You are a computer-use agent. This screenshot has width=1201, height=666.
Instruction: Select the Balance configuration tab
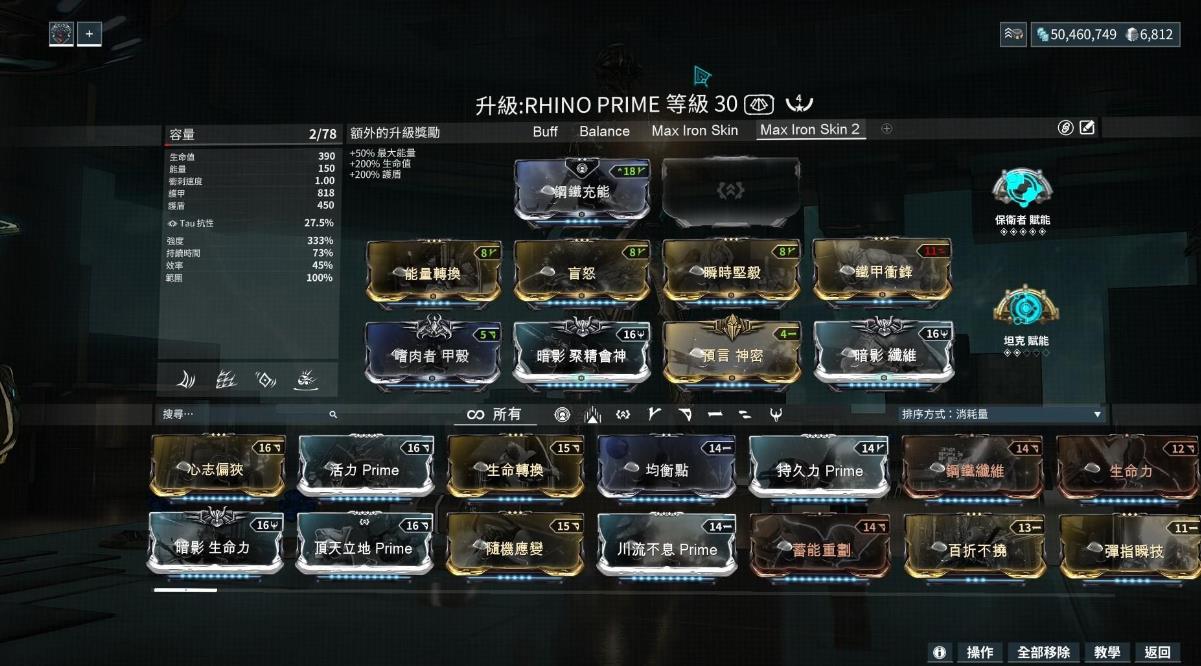pos(604,131)
